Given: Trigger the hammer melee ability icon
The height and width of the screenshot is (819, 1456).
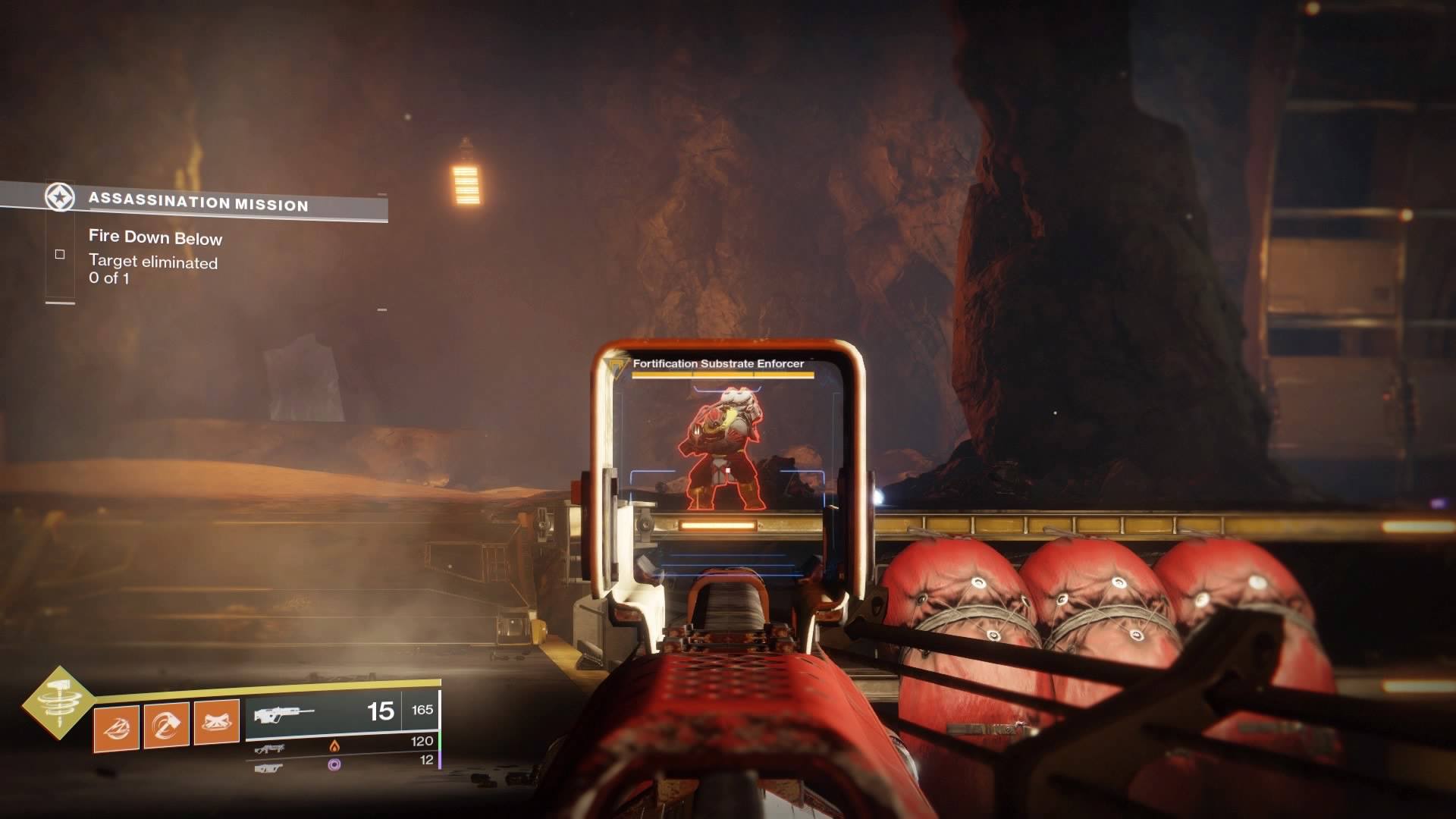Looking at the screenshot, I should click(x=167, y=726).
